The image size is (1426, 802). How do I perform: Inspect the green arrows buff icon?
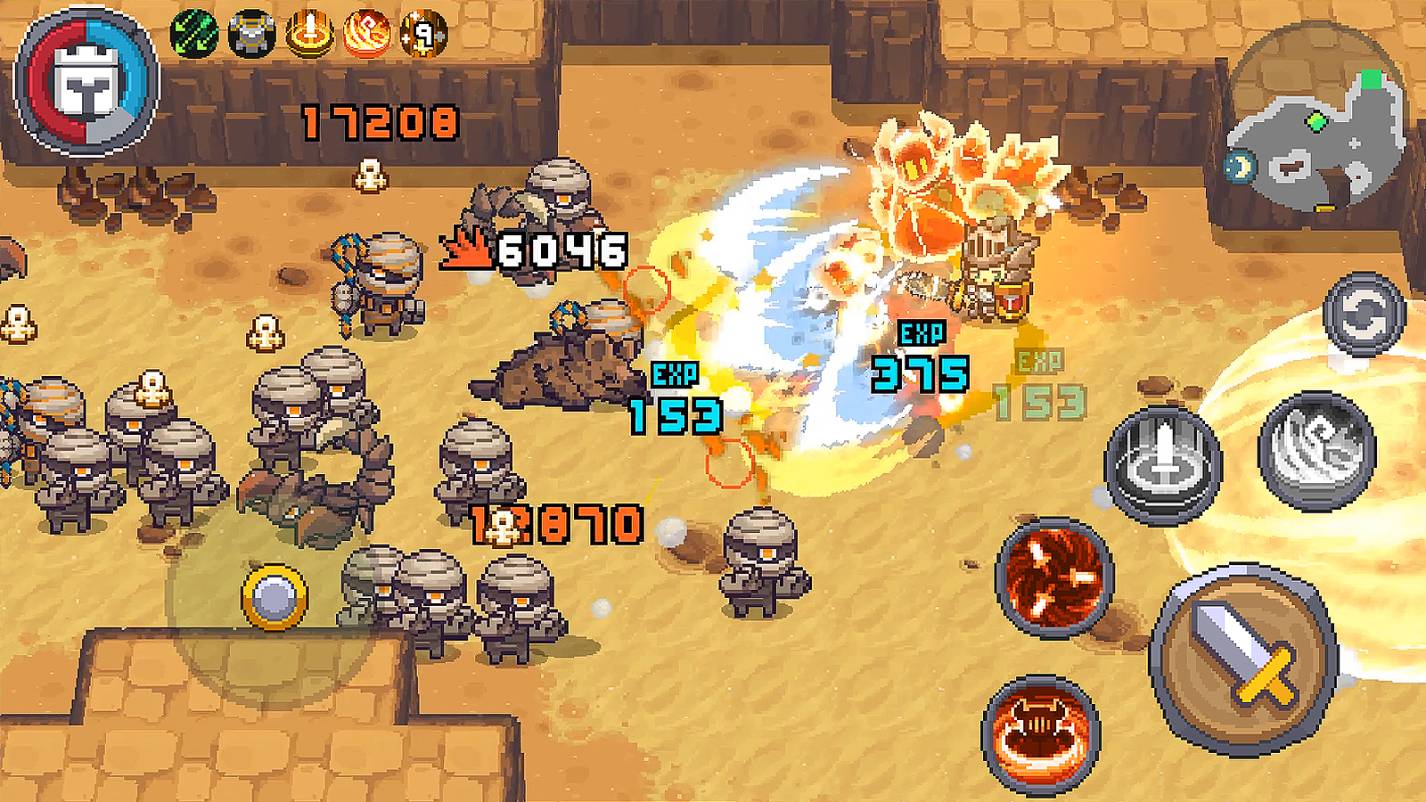coord(195,33)
